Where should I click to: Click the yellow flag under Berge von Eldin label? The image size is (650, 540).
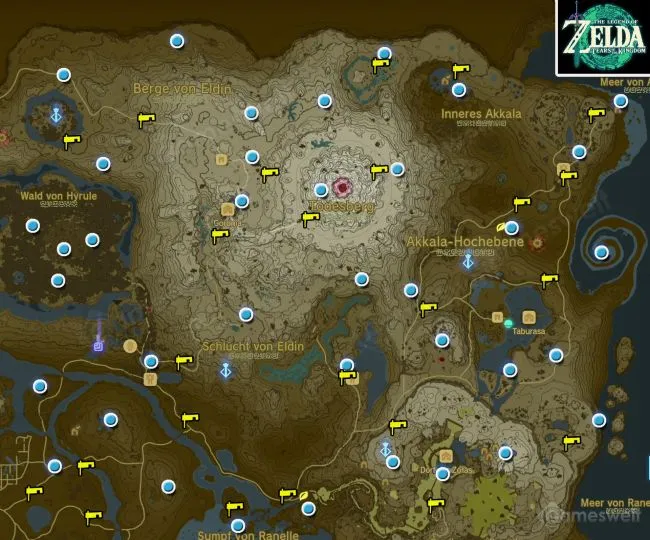click(x=147, y=120)
